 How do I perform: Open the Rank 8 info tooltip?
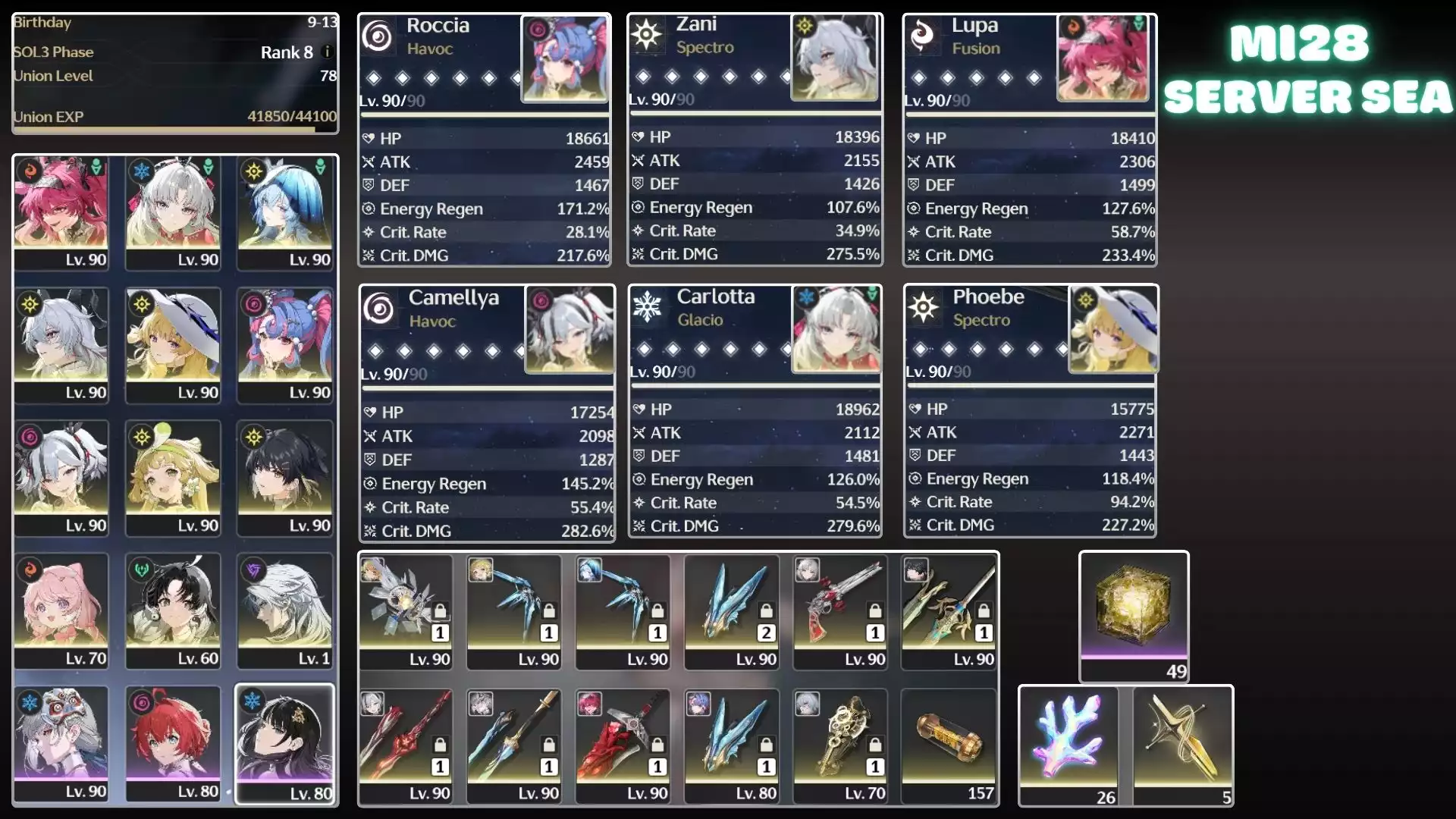(x=326, y=53)
